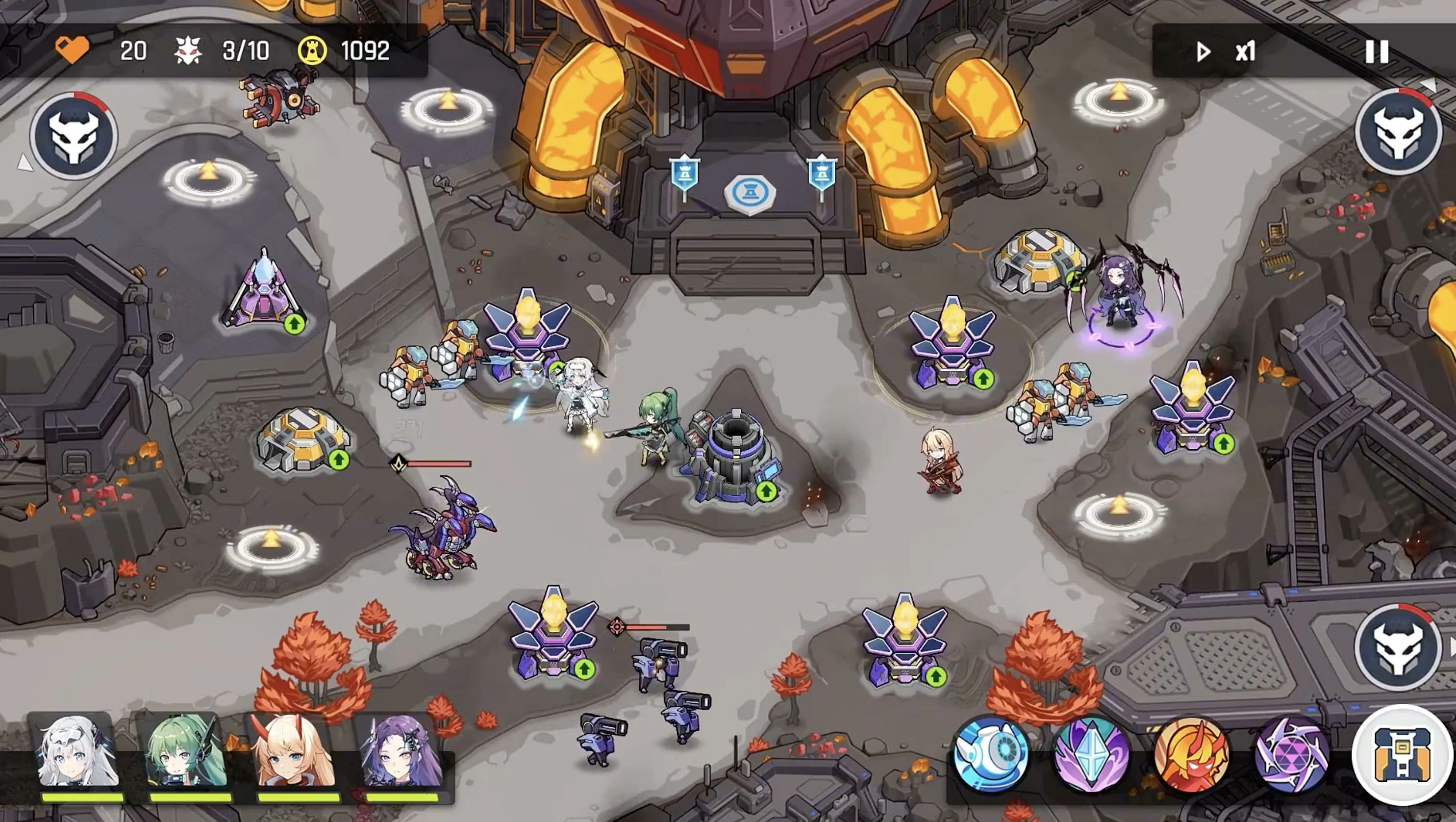The image size is (1456, 822).
Task: Choose the purple-haired hero portrait
Action: pyautogui.click(x=402, y=753)
